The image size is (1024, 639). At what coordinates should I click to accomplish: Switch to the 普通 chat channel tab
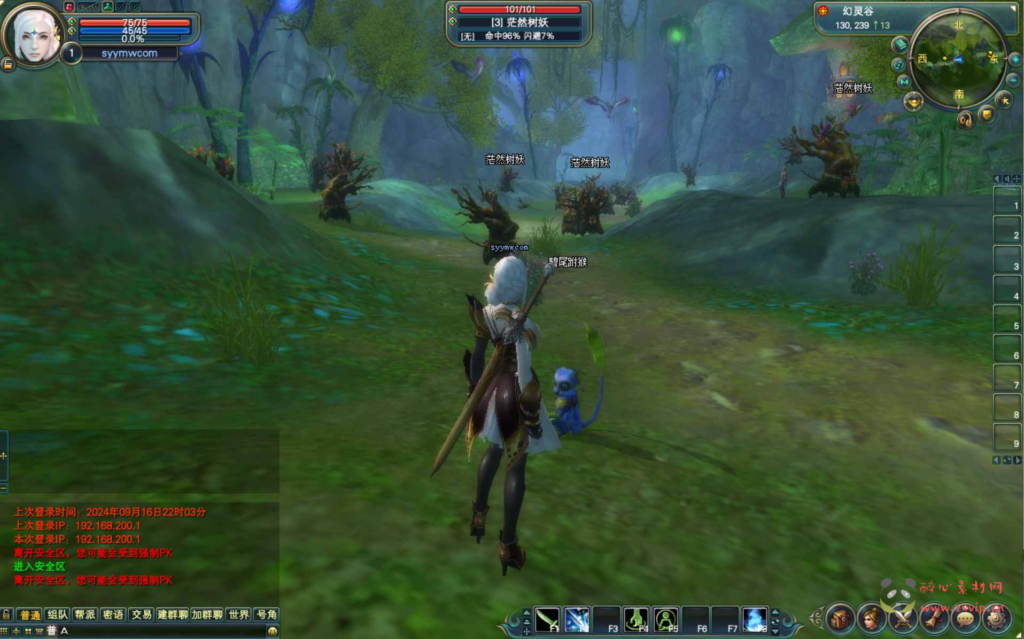(30, 614)
